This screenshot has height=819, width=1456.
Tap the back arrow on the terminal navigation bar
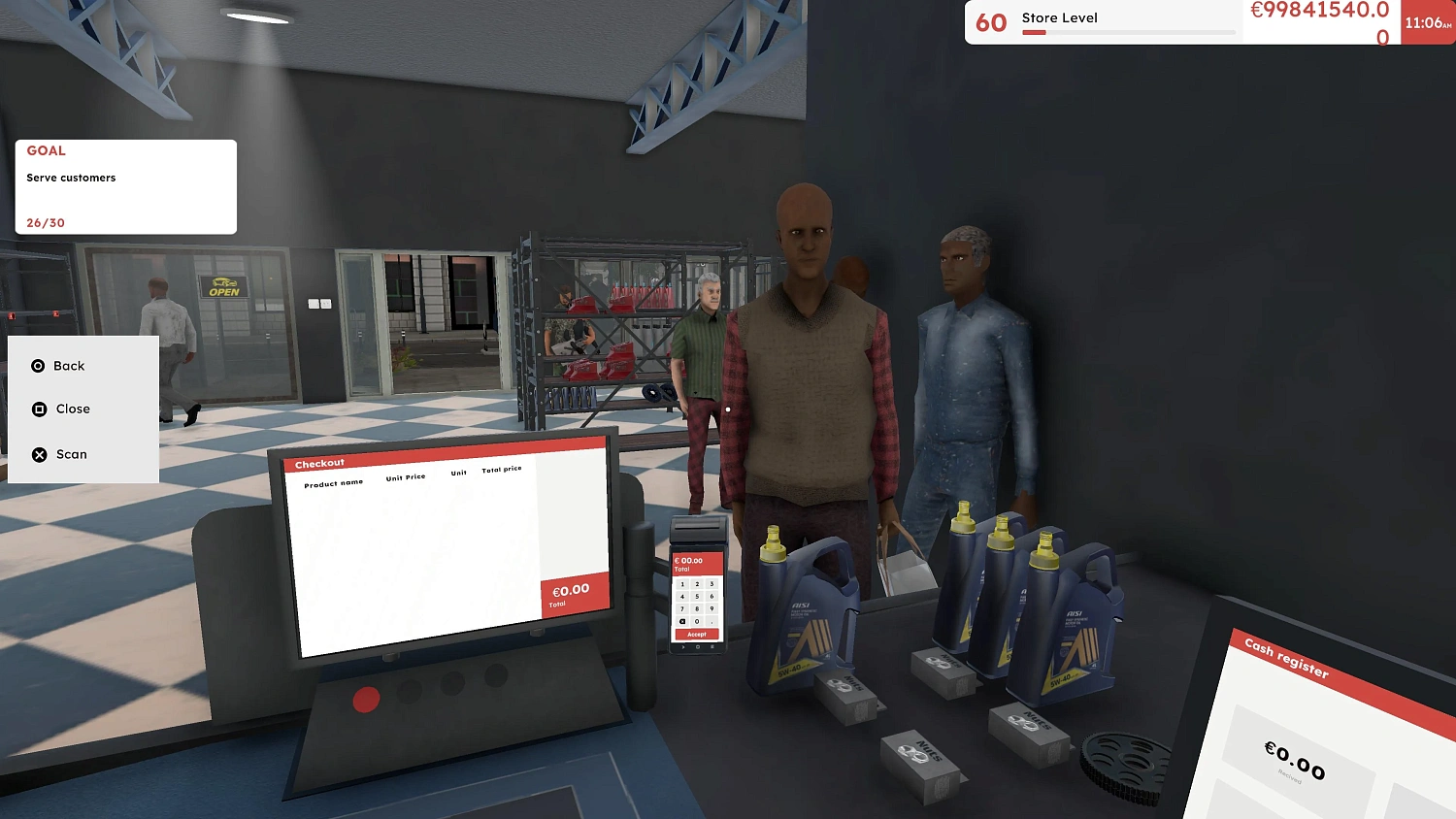682,646
